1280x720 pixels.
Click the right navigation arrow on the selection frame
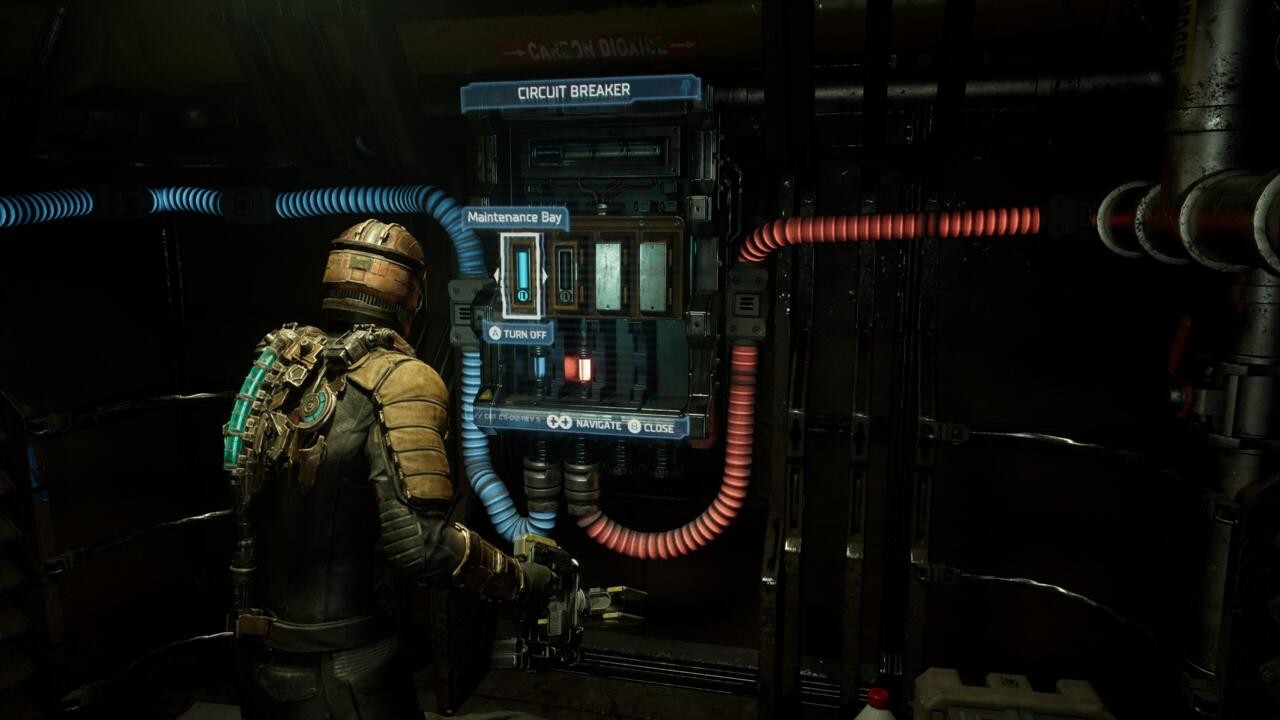pyautogui.click(x=544, y=276)
